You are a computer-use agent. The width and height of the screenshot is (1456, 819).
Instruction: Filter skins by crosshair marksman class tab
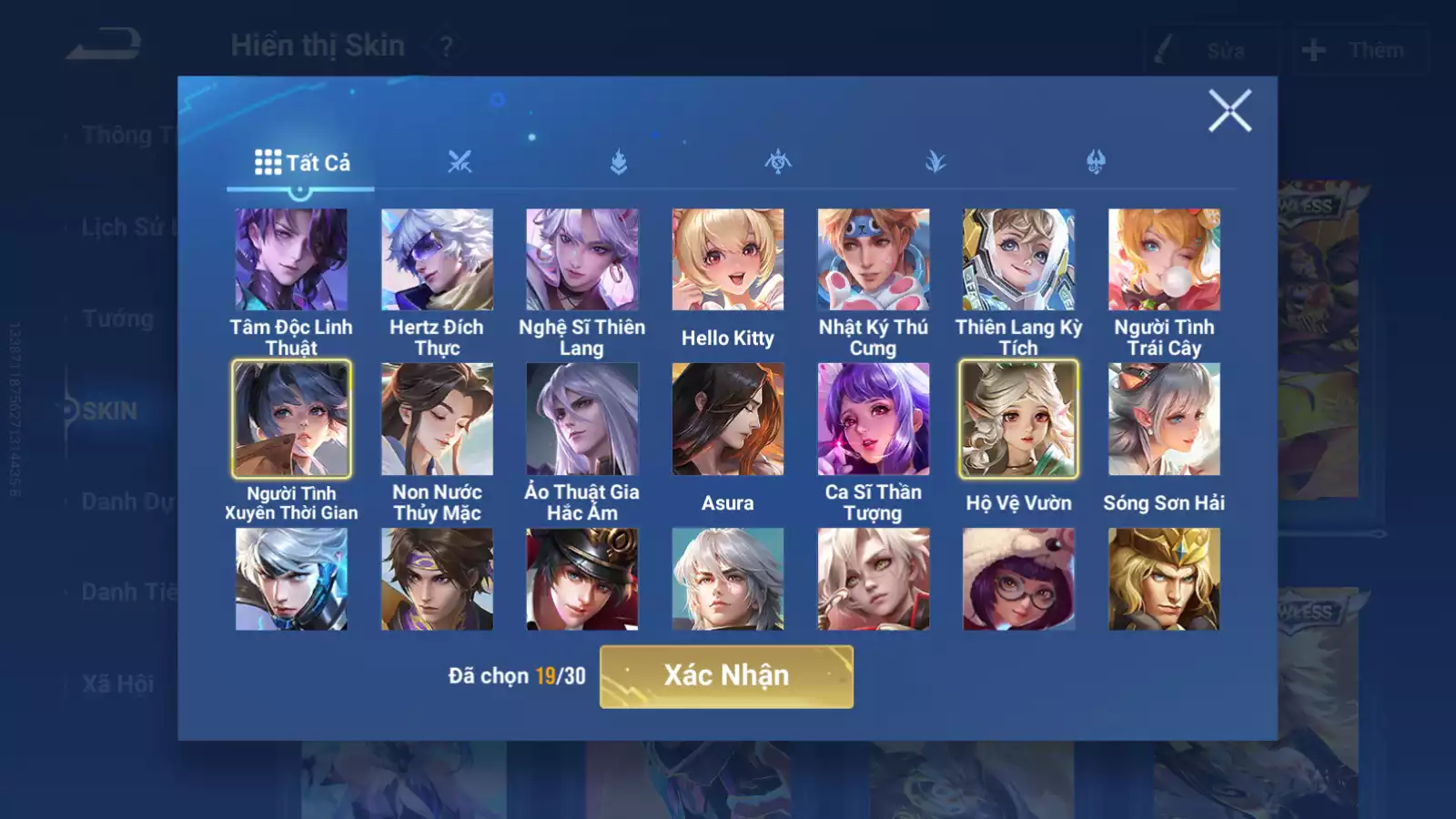(778, 163)
